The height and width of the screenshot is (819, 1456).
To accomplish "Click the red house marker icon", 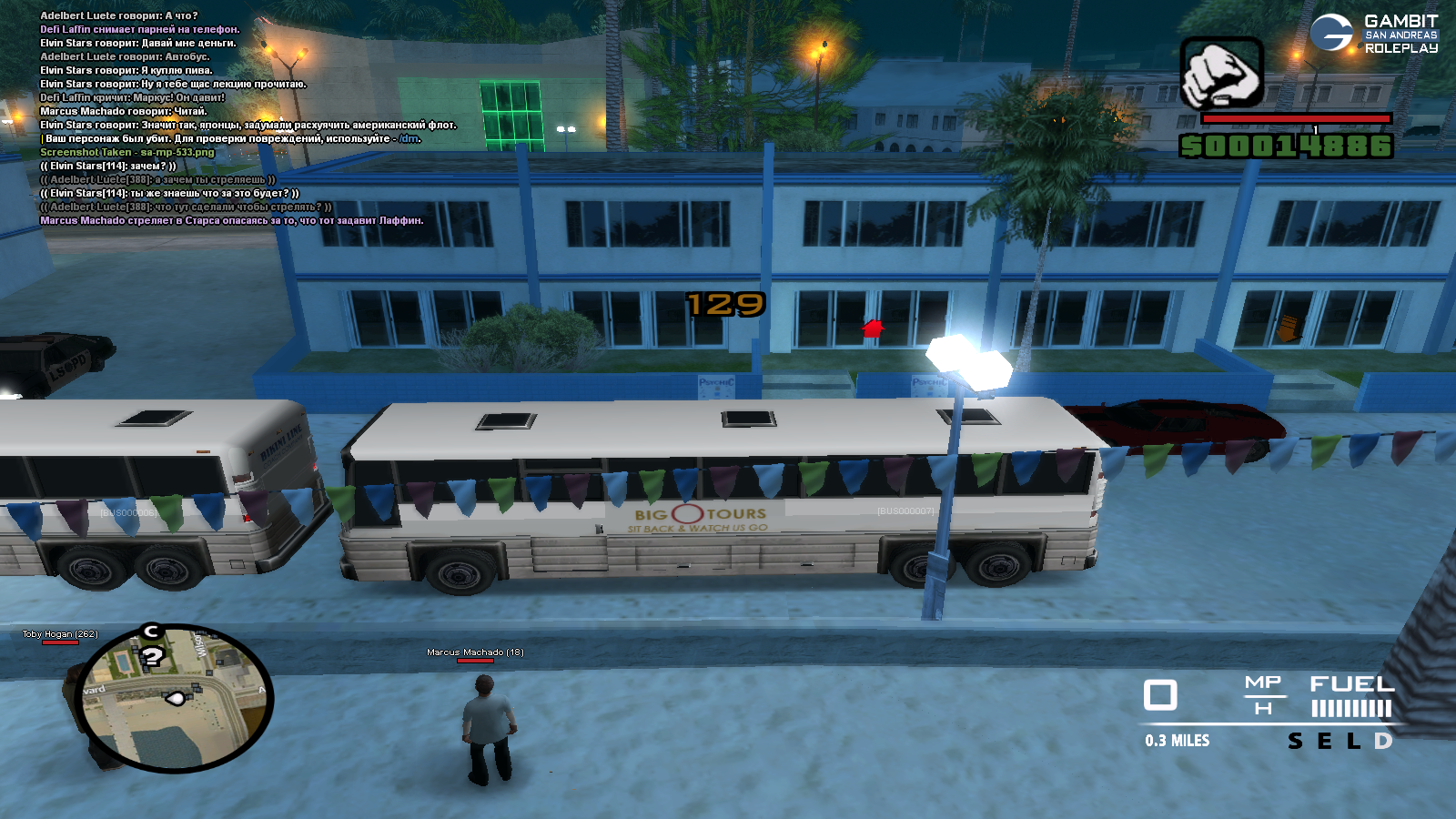I will 873,329.
